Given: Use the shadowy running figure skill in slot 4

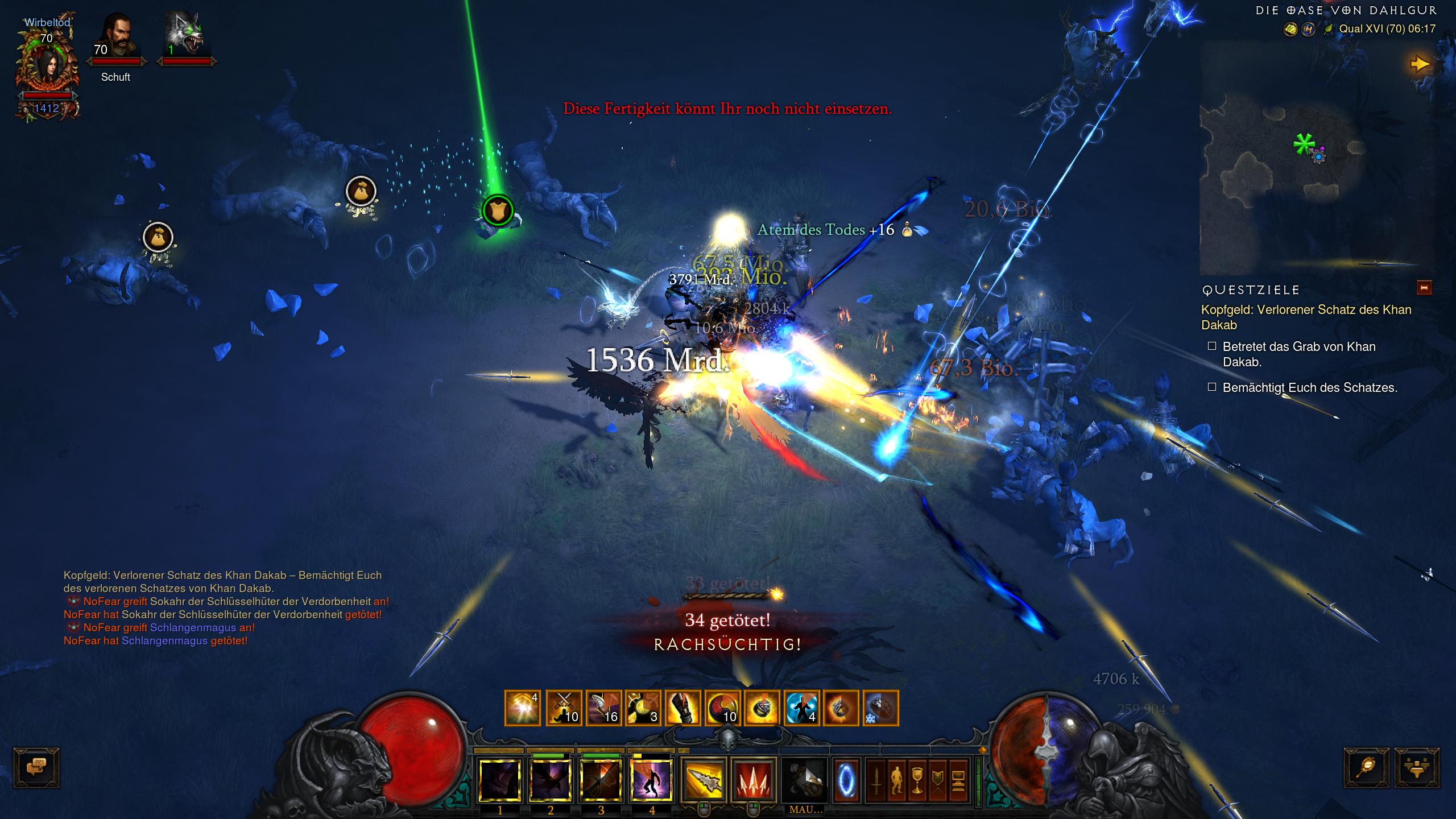Looking at the screenshot, I should point(651,780).
